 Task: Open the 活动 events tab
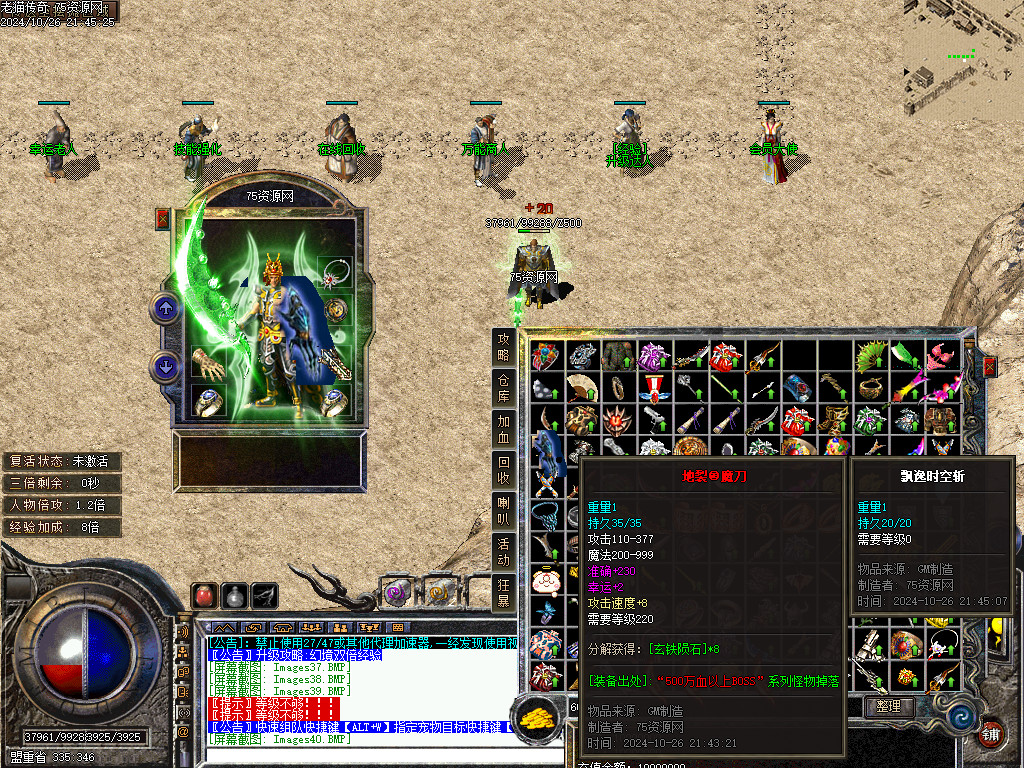[504, 552]
